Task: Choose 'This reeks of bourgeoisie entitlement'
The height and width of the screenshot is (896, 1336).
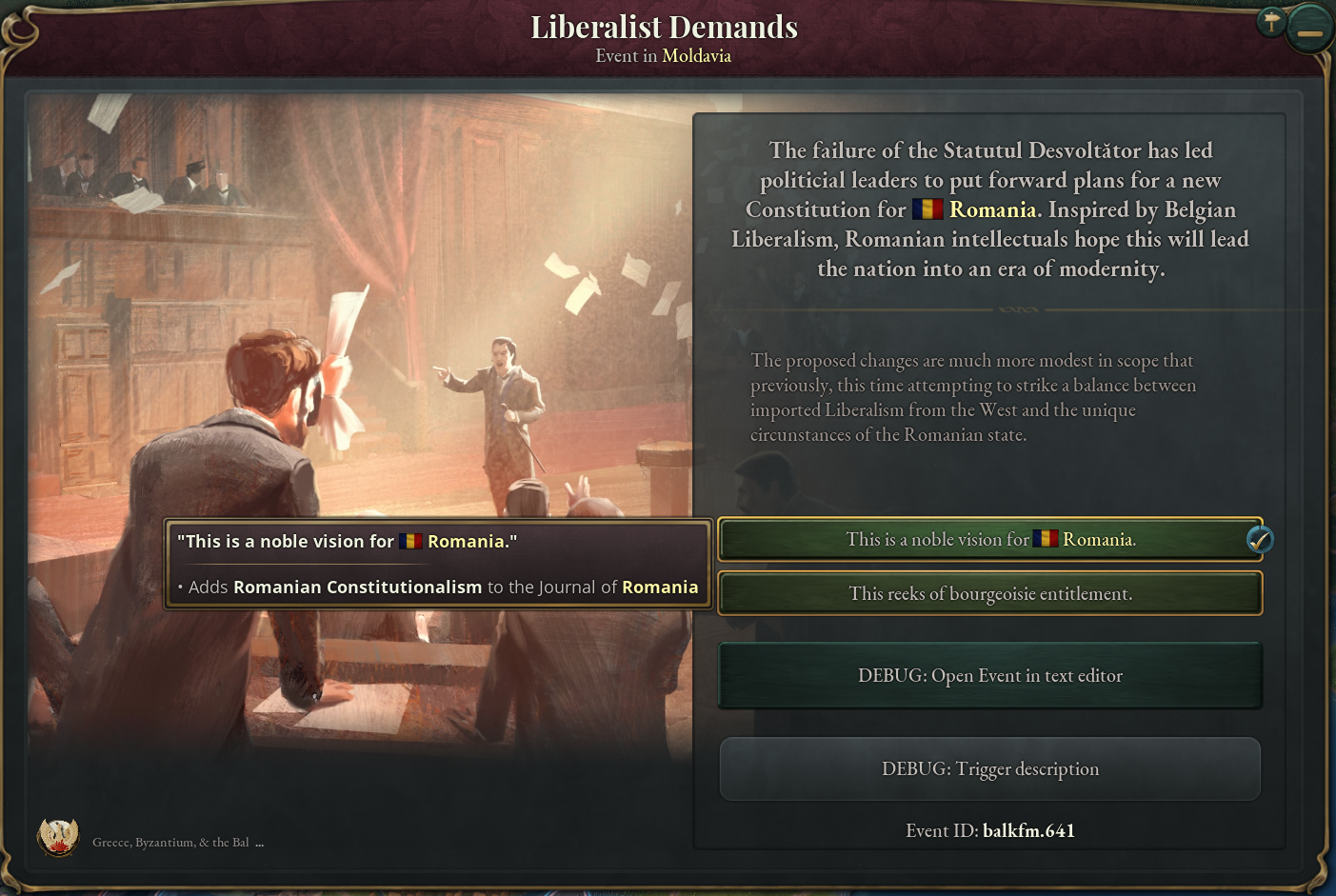Action: point(990,593)
